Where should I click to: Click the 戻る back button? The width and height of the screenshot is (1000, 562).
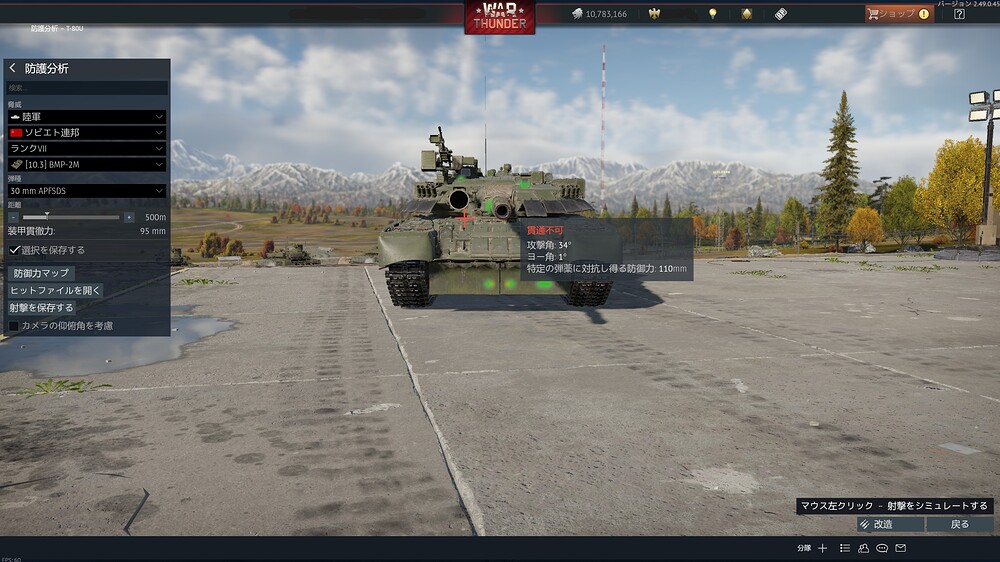pyautogui.click(x=959, y=524)
